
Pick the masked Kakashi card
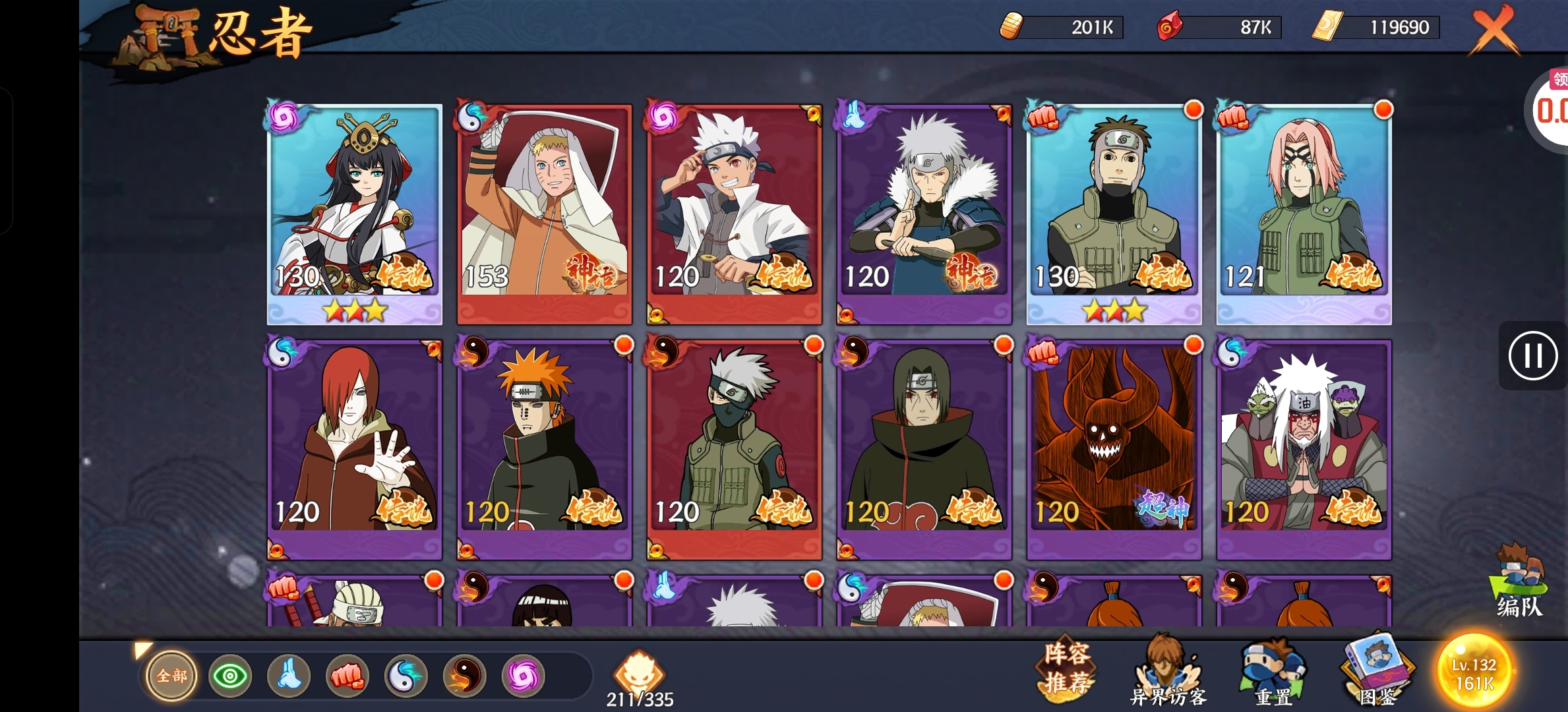coord(734,448)
